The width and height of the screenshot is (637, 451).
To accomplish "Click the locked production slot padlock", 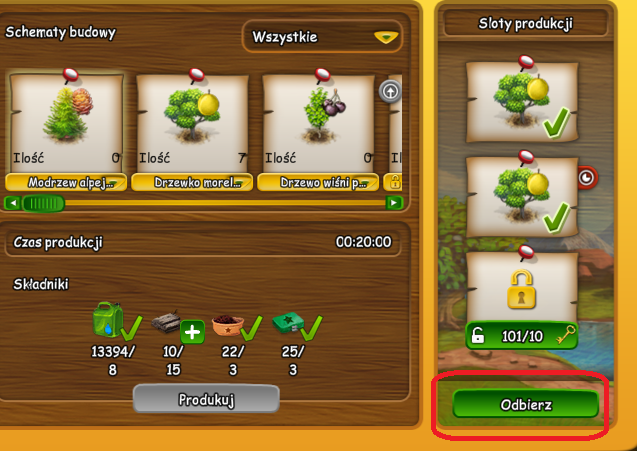I will tap(521, 289).
